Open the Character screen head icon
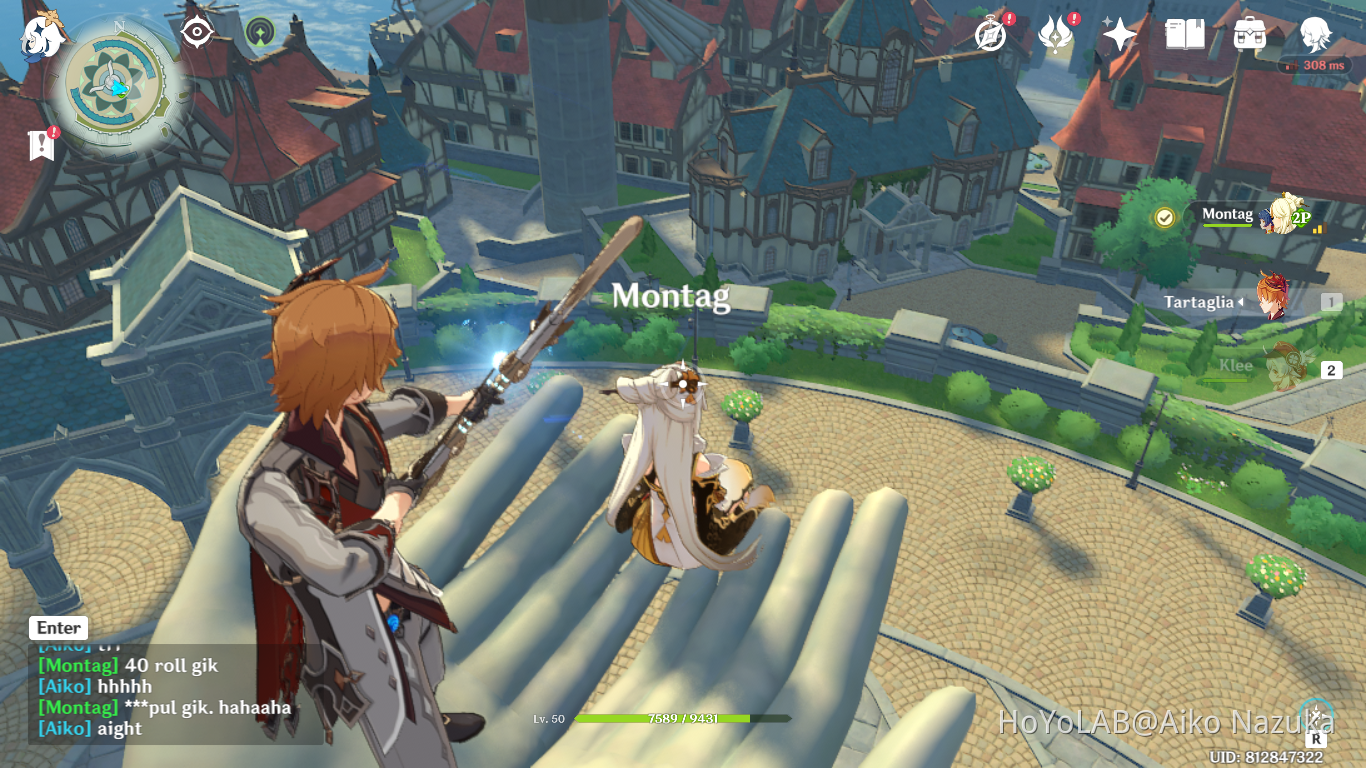The height and width of the screenshot is (768, 1366). [1316, 33]
